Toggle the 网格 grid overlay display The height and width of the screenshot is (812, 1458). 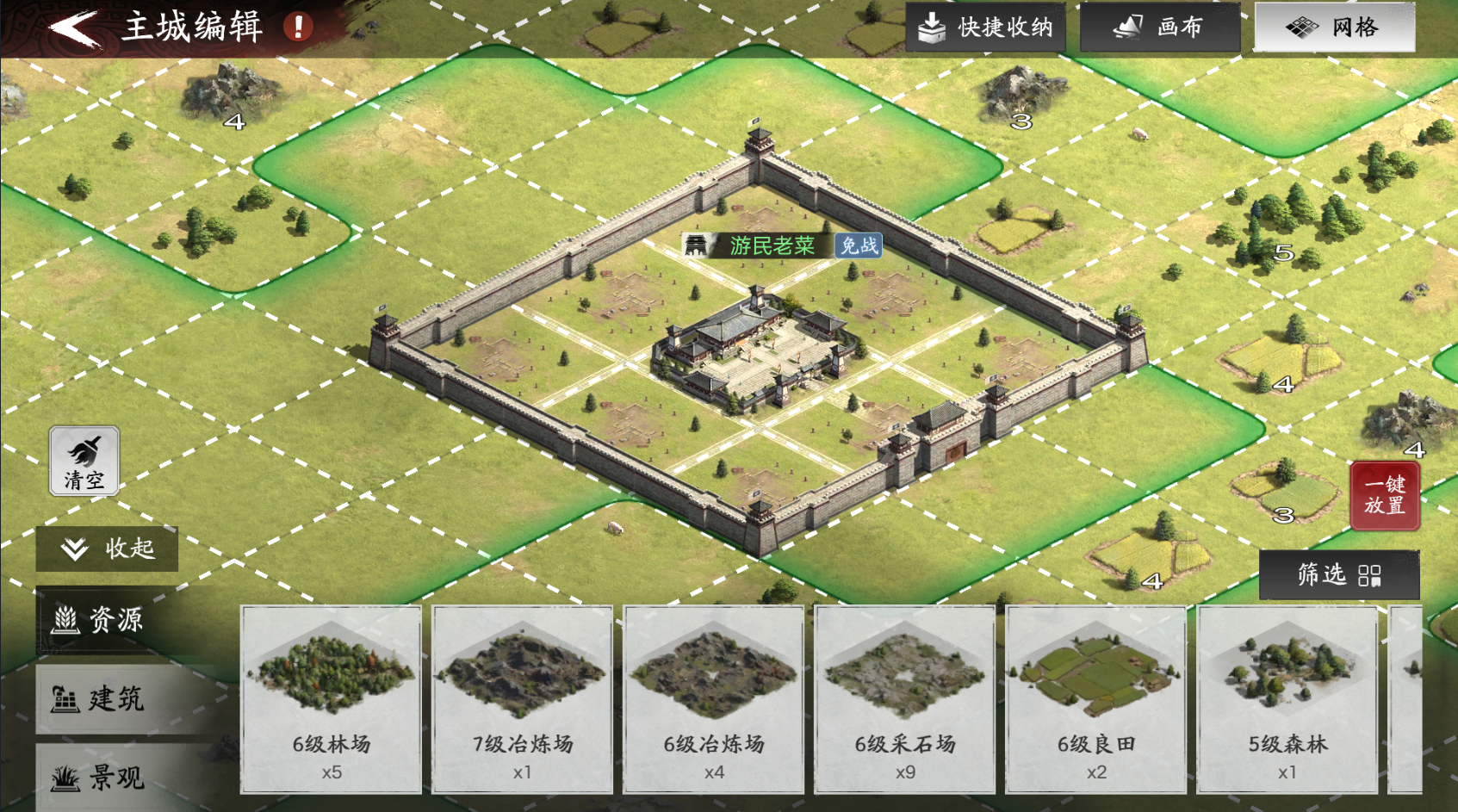(1333, 26)
